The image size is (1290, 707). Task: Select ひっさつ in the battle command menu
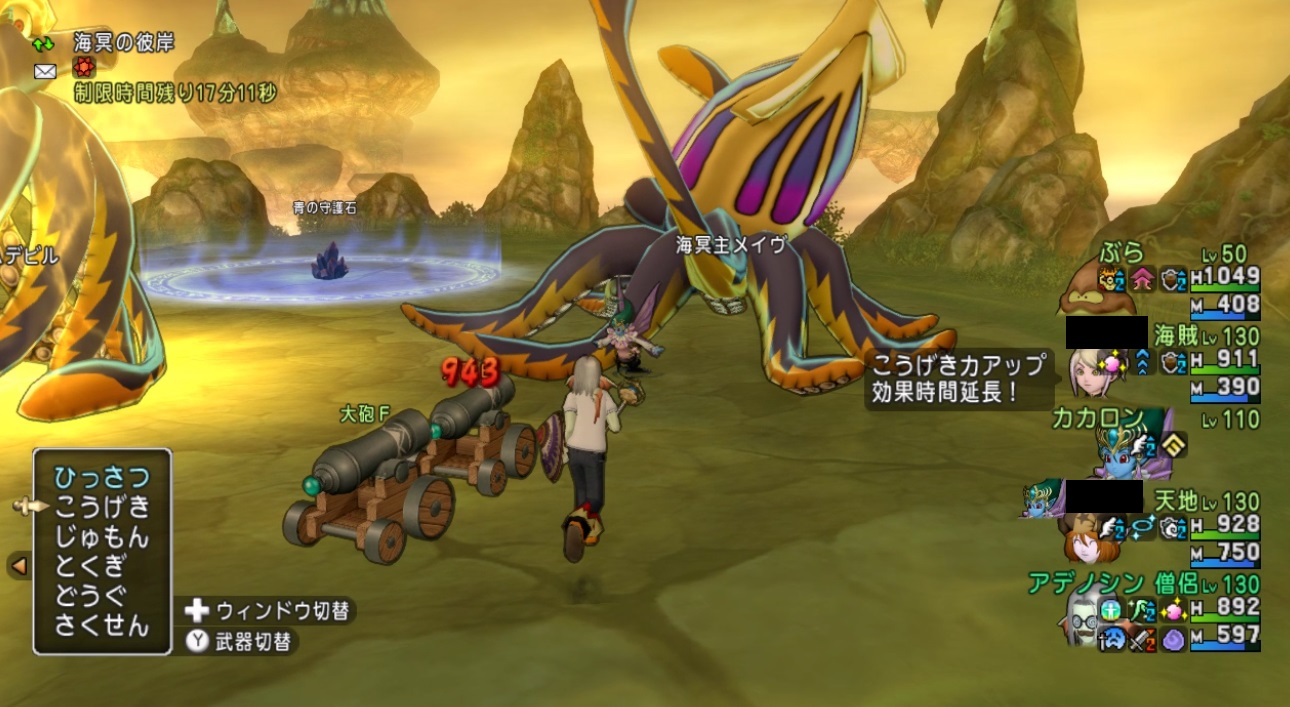(x=102, y=477)
